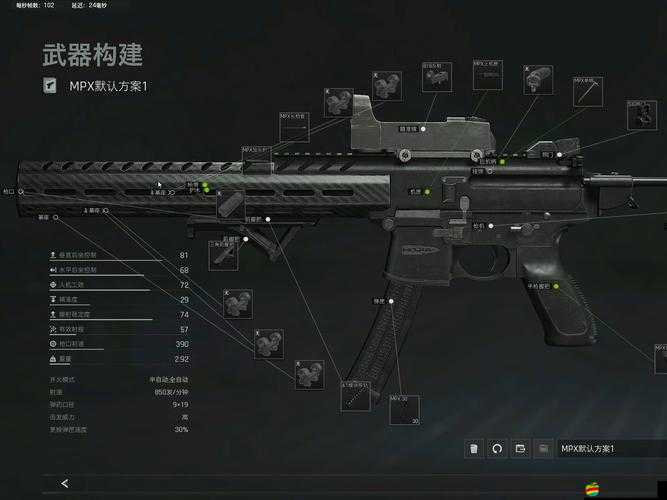The image size is (667, 500).
Task: Reset the build with the circular arrow
Action: click(x=497, y=449)
